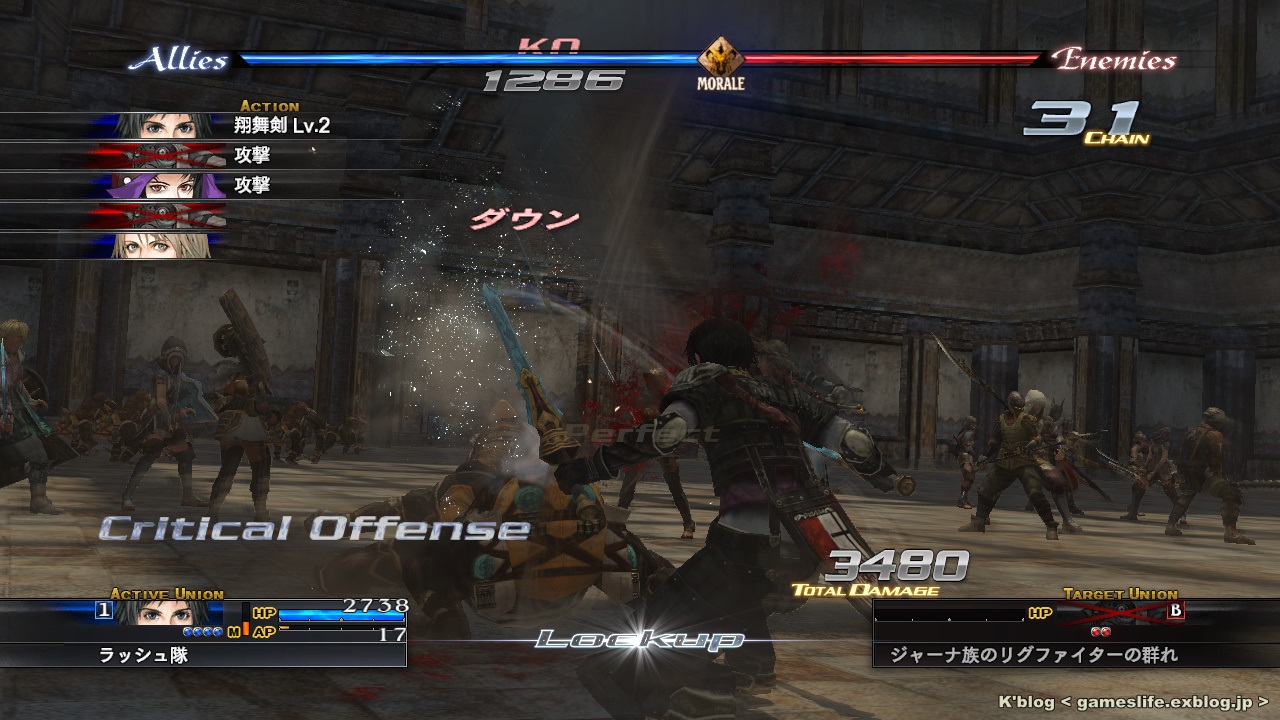The height and width of the screenshot is (720, 1280).
Task: Choose the purple-haired character's 攻撃 row
Action: (200, 185)
